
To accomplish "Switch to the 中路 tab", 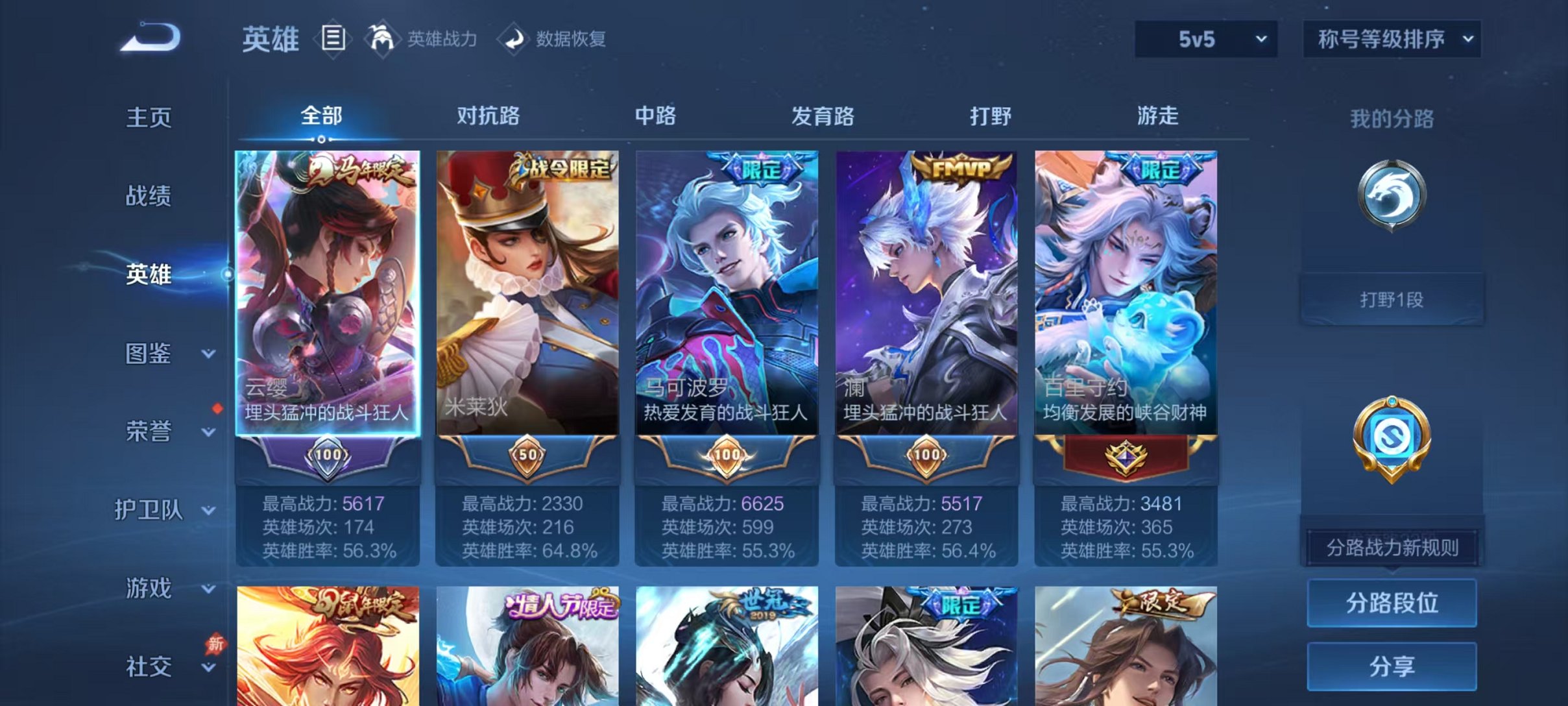I will (x=657, y=117).
